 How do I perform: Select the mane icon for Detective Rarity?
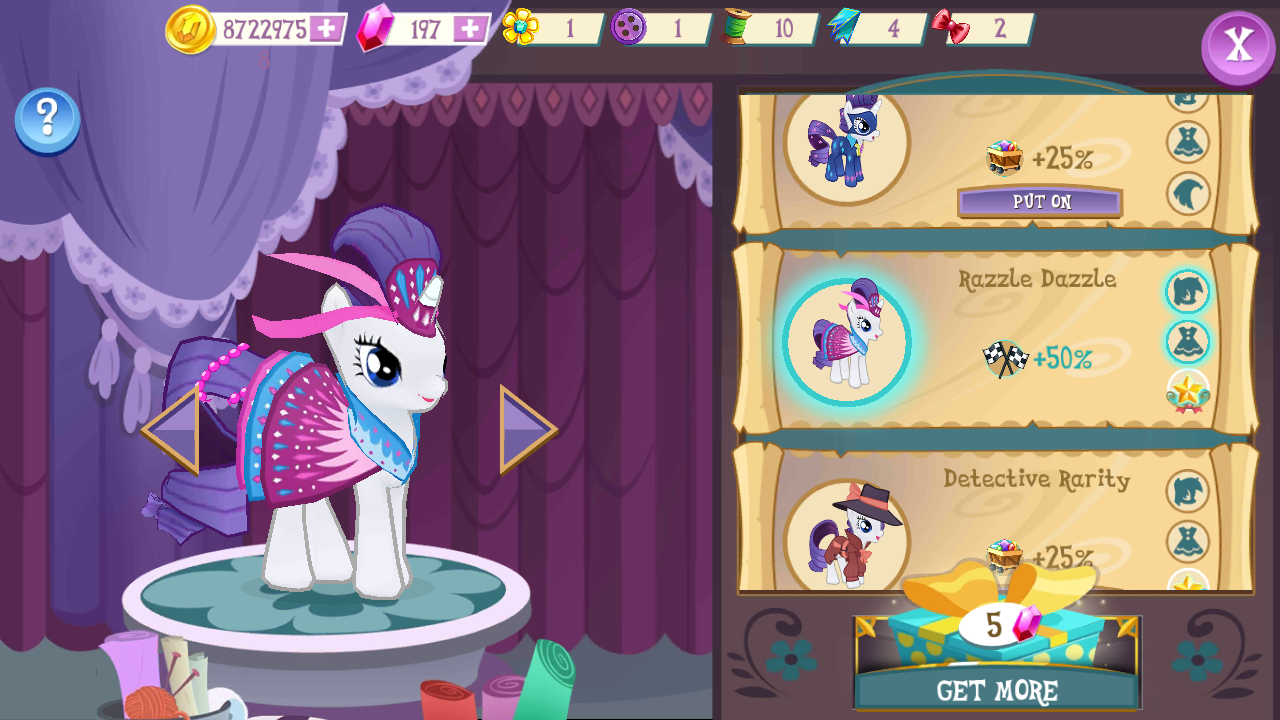click(1185, 491)
